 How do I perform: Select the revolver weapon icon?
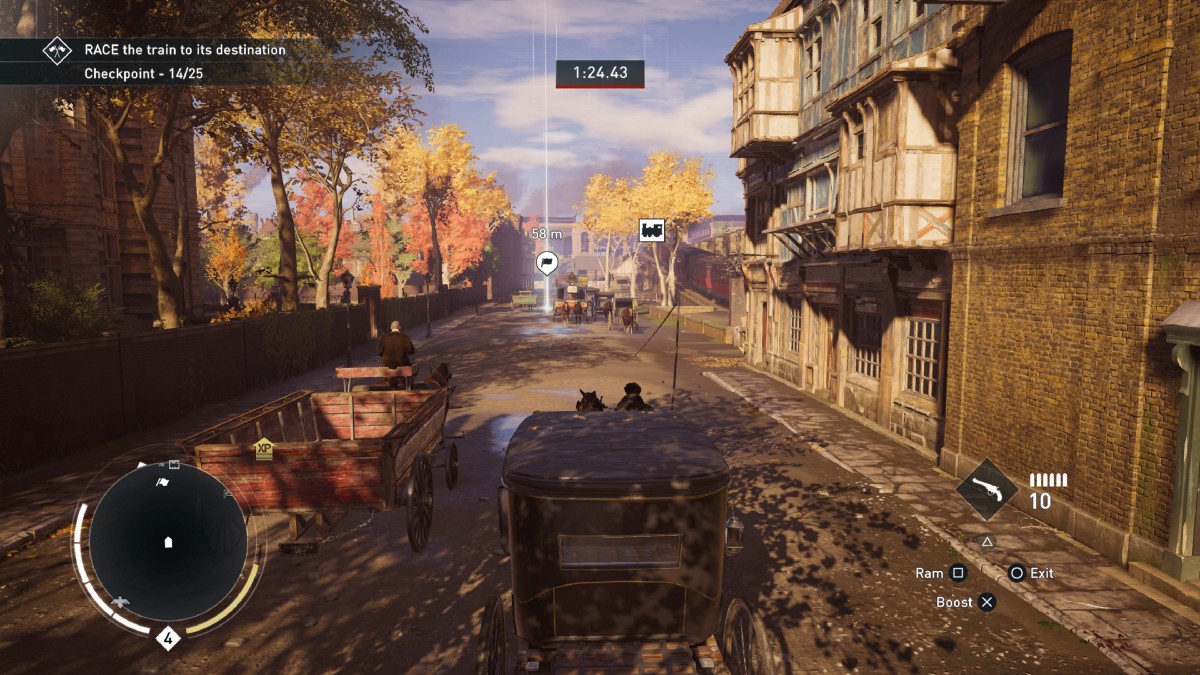coord(986,490)
